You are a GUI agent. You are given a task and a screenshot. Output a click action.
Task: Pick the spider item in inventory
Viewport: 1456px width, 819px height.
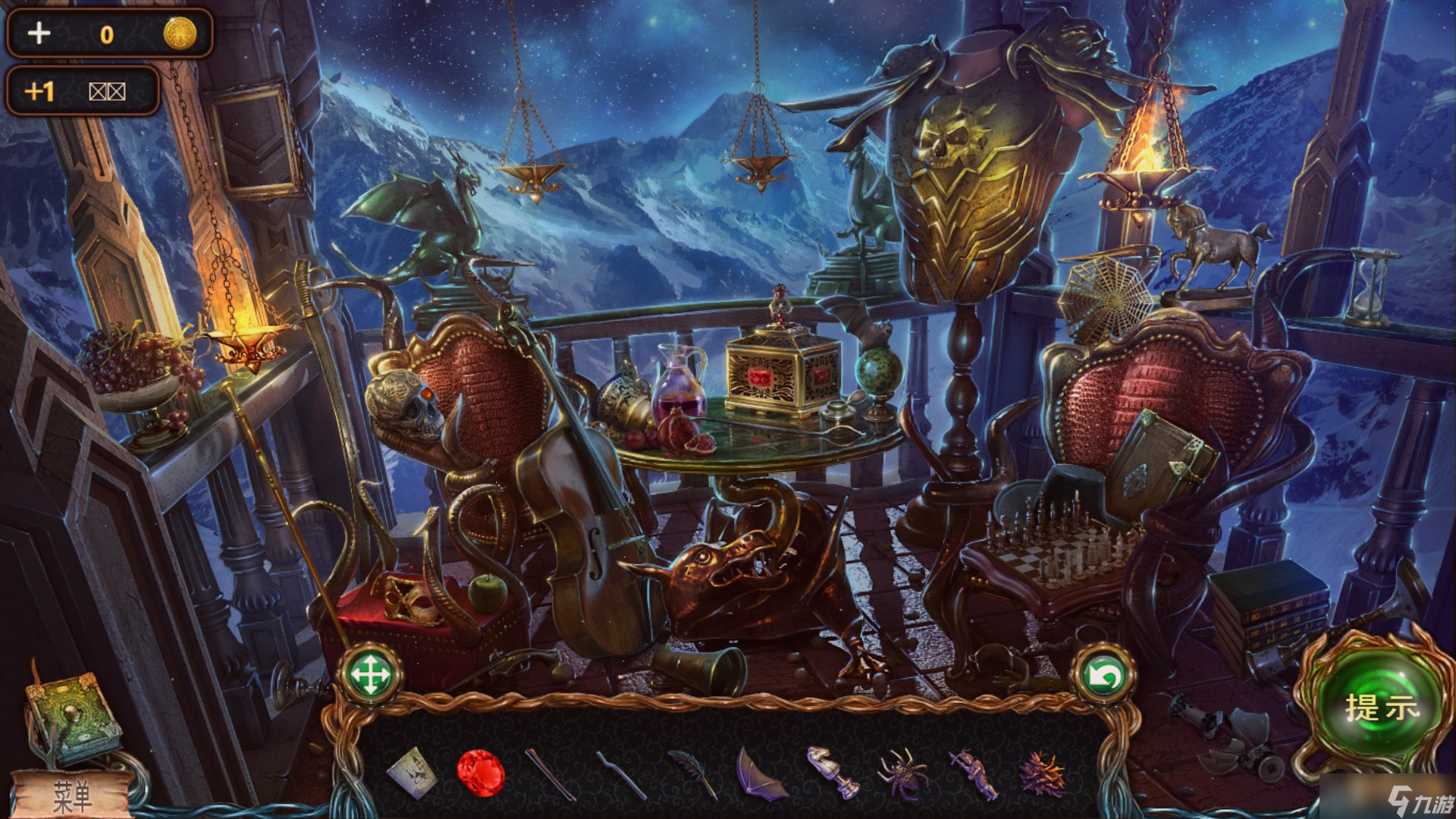[x=902, y=774]
